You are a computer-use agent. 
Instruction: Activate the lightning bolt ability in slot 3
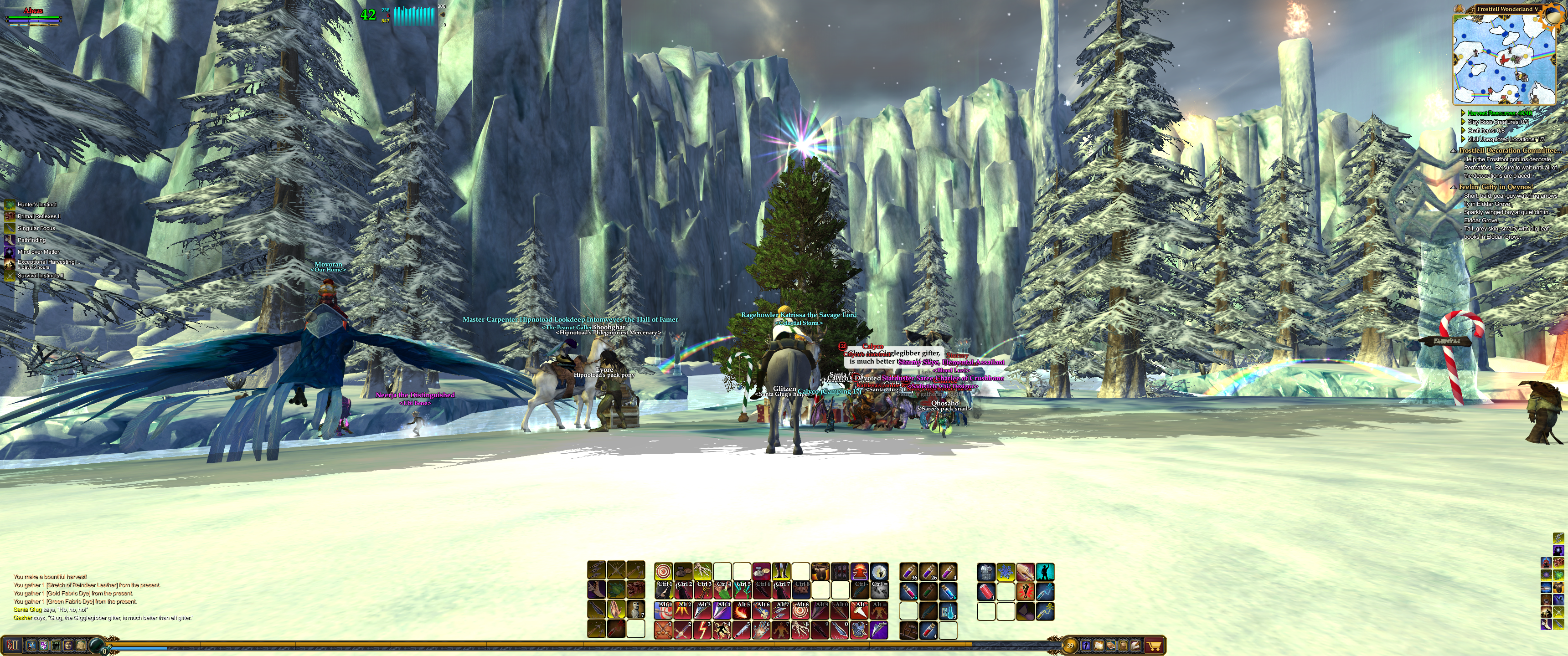pos(702,629)
